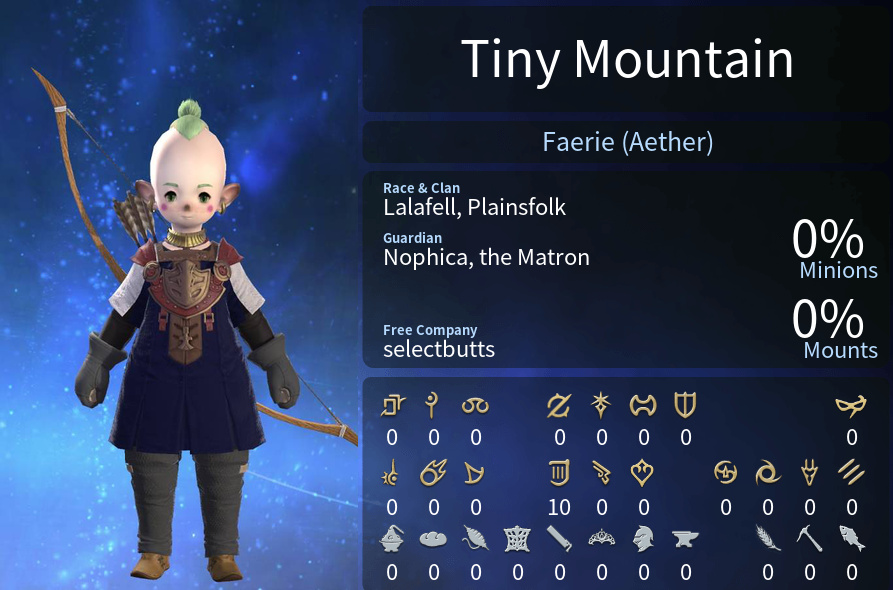Select the Machinist gun job icon

tap(601, 472)
